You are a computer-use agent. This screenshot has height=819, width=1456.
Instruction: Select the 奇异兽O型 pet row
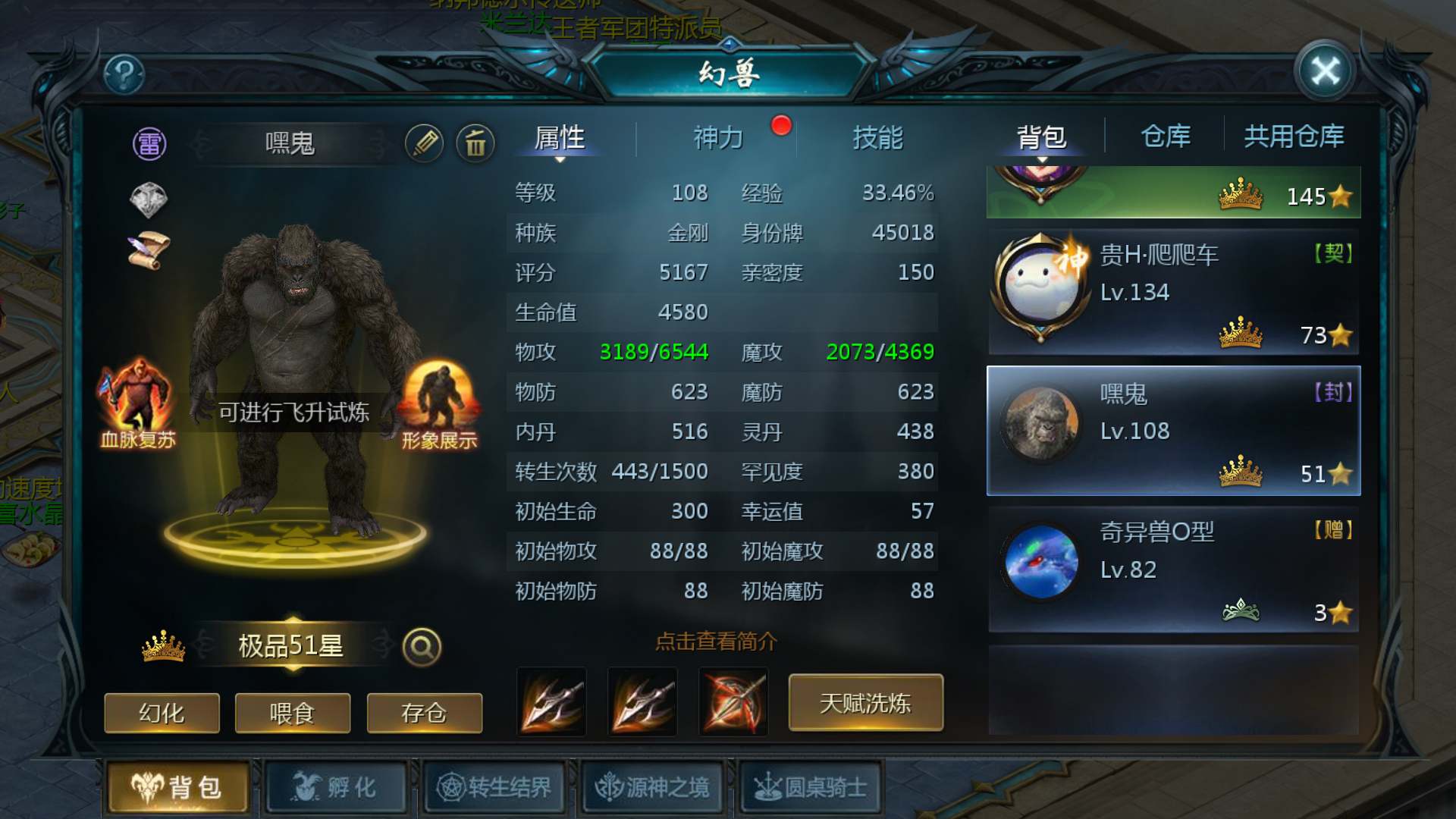click(x=1173, y=570)
